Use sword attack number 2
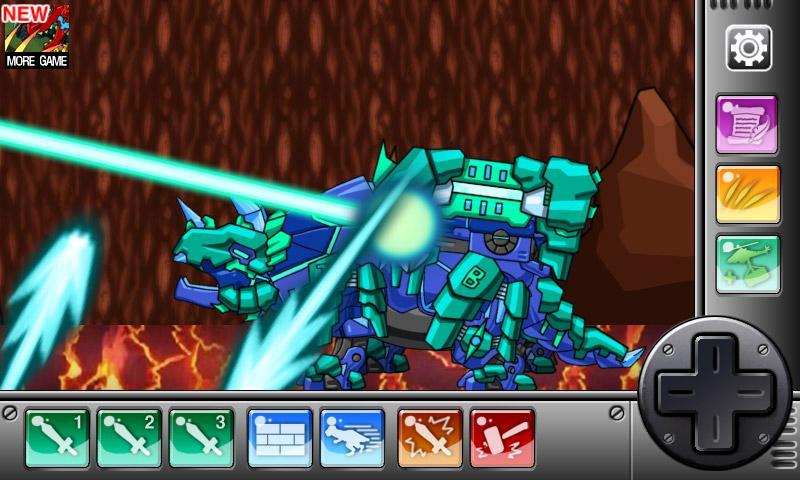The image size is (800, 480). click(129, 438)
